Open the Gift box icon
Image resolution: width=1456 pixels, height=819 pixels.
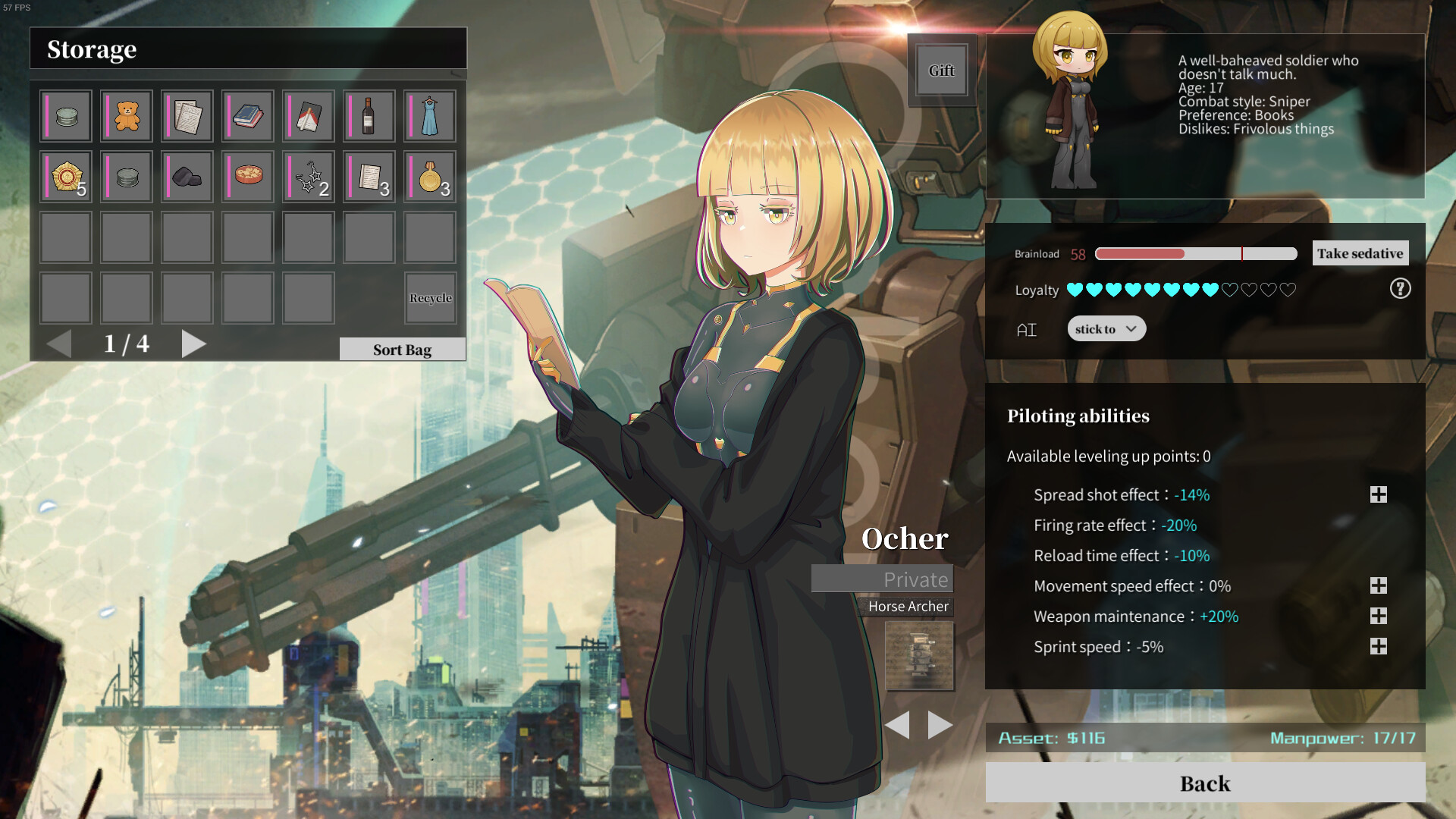click(941, 70)
